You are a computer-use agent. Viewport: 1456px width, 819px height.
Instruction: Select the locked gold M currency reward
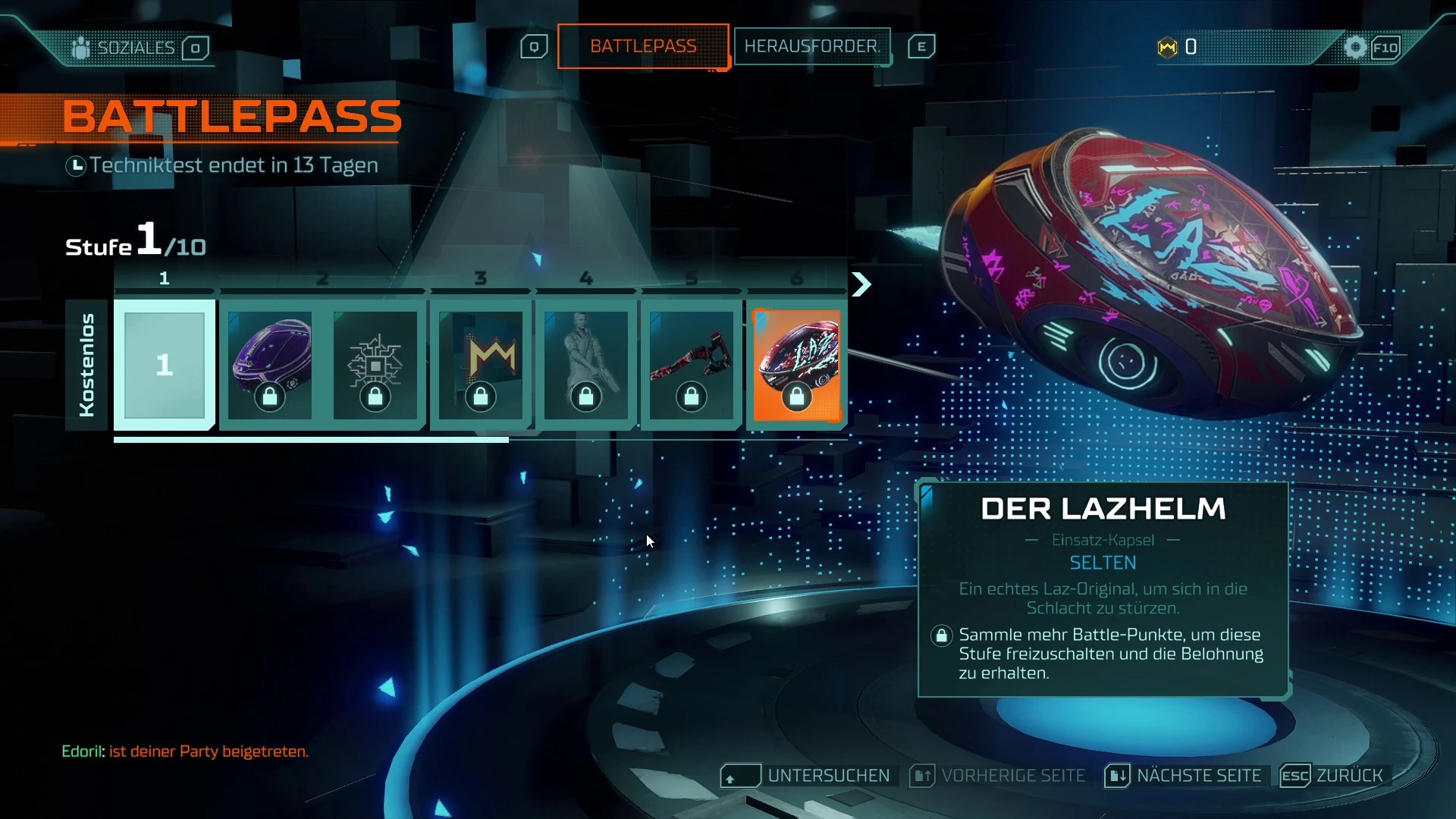(481, 365)
